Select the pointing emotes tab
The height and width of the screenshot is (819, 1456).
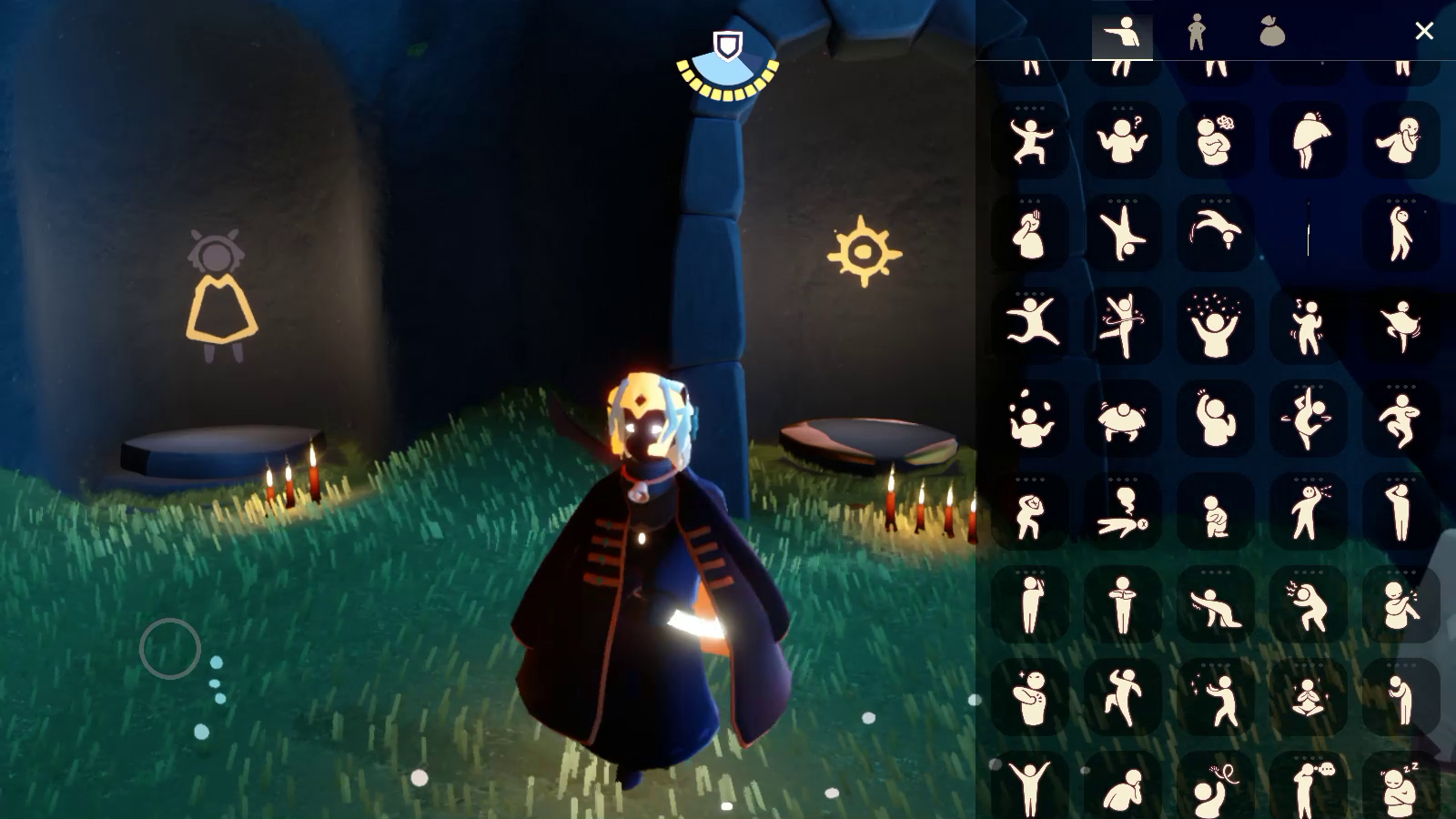[1121, 35]
